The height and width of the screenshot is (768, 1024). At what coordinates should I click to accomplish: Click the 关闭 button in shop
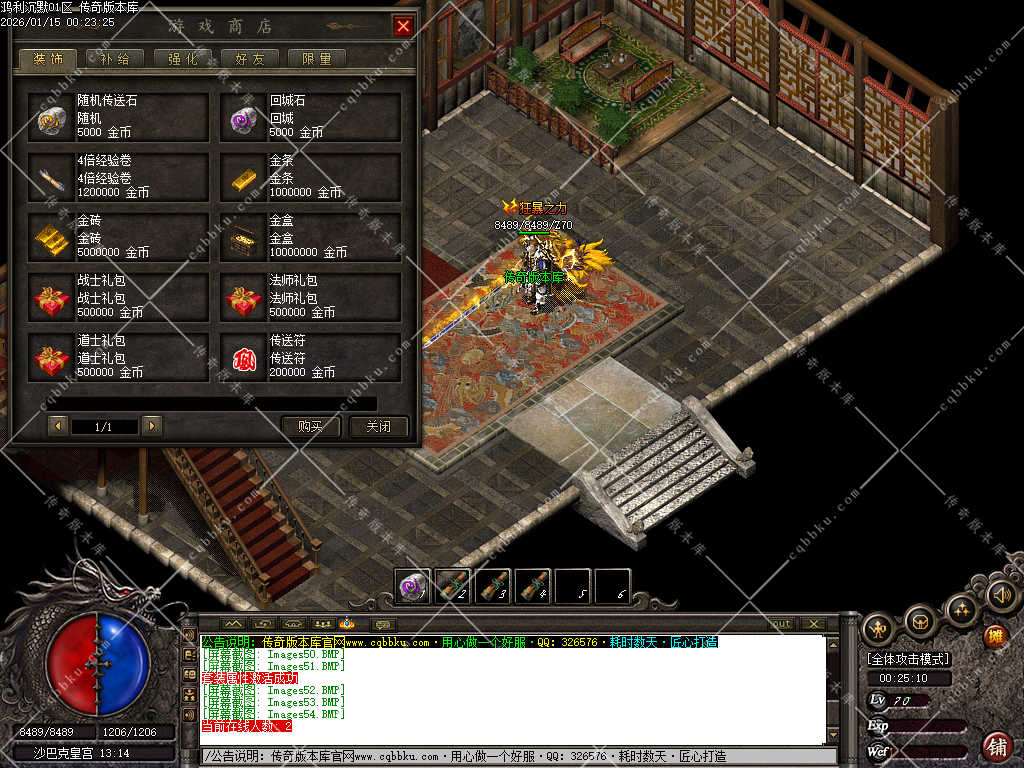[378, 426]
